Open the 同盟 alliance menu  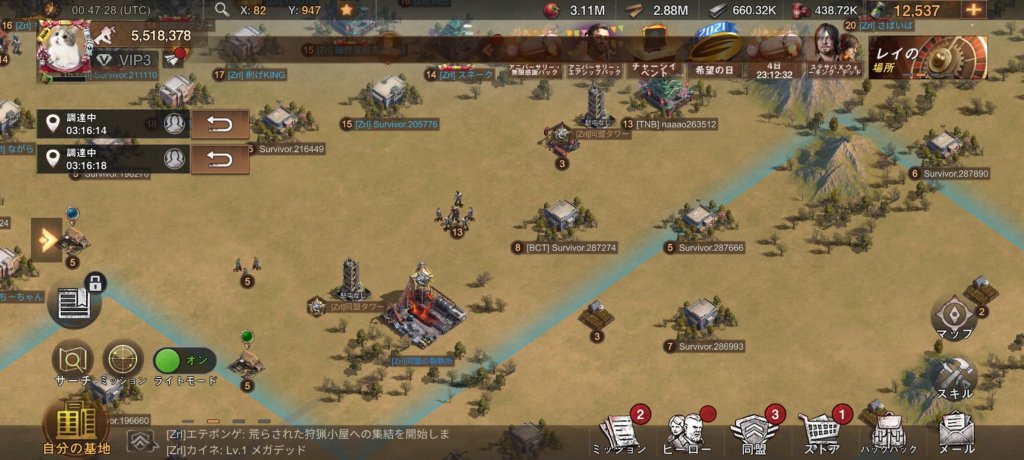click(x=751, y=432)
